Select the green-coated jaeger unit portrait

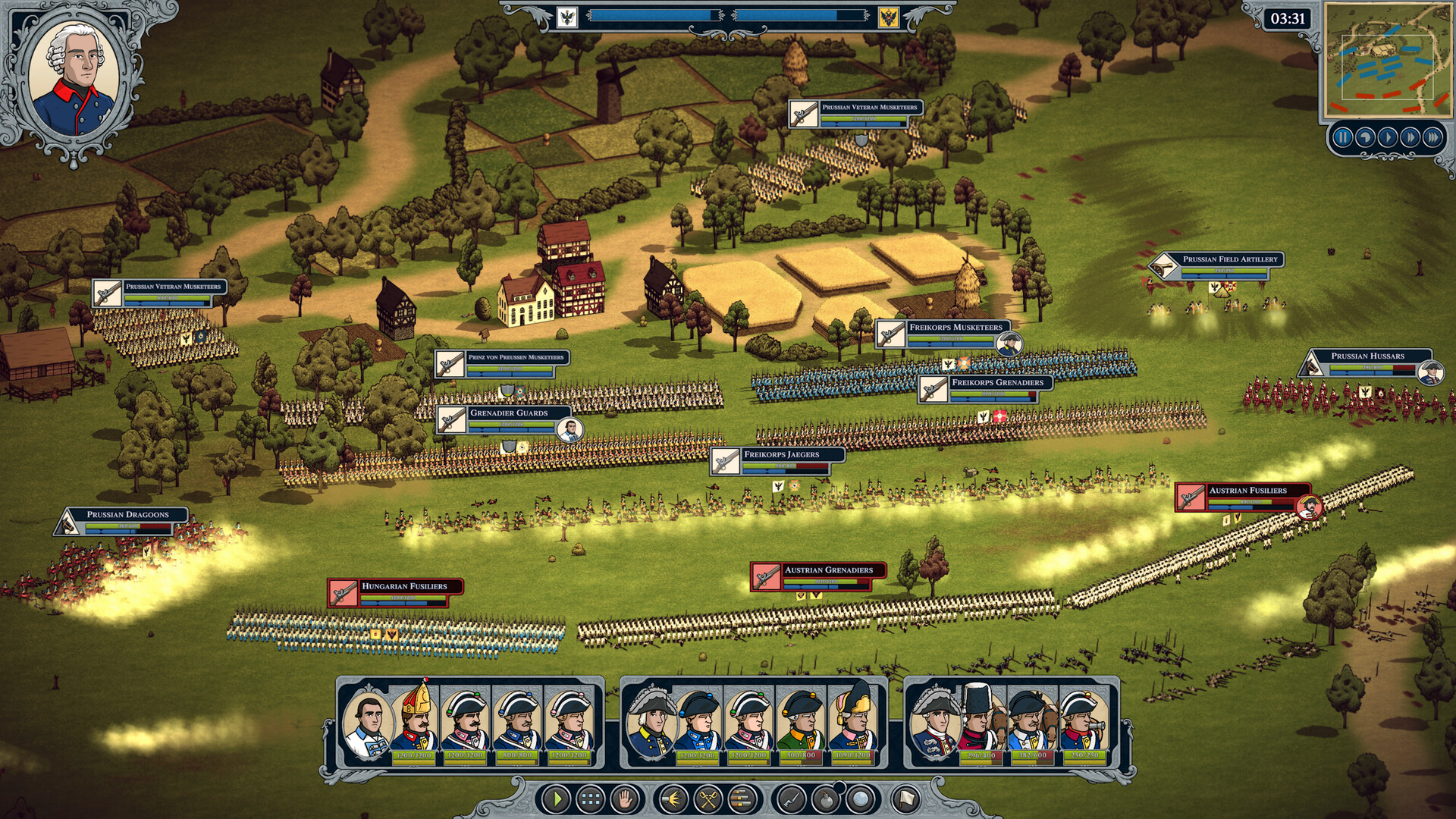tap(802, 720)
